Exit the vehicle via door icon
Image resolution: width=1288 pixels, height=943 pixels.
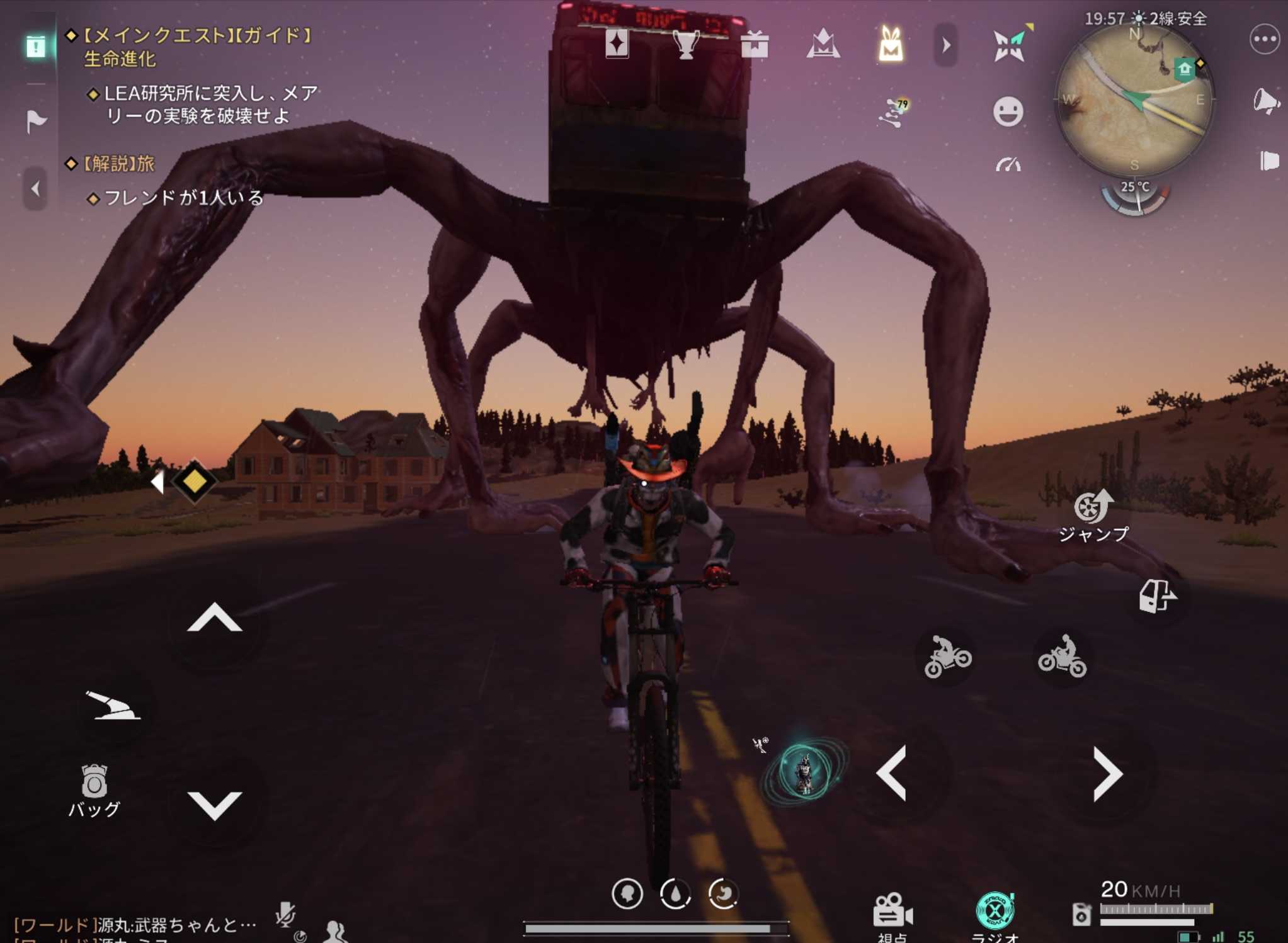1156,596
